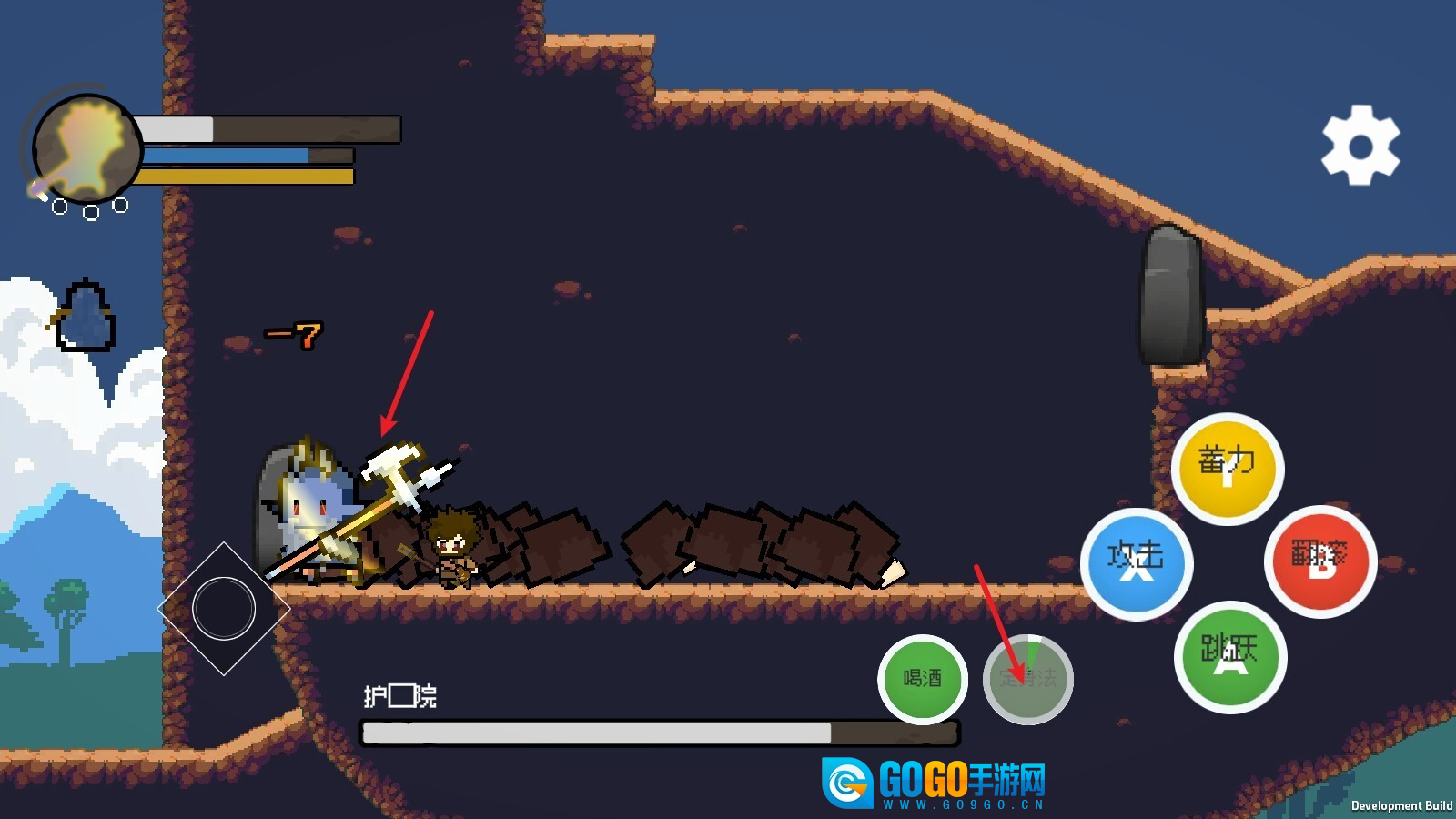
Task: Cast the greyed 定身法 immobilize spell
Action: (x=1028, y=679)
